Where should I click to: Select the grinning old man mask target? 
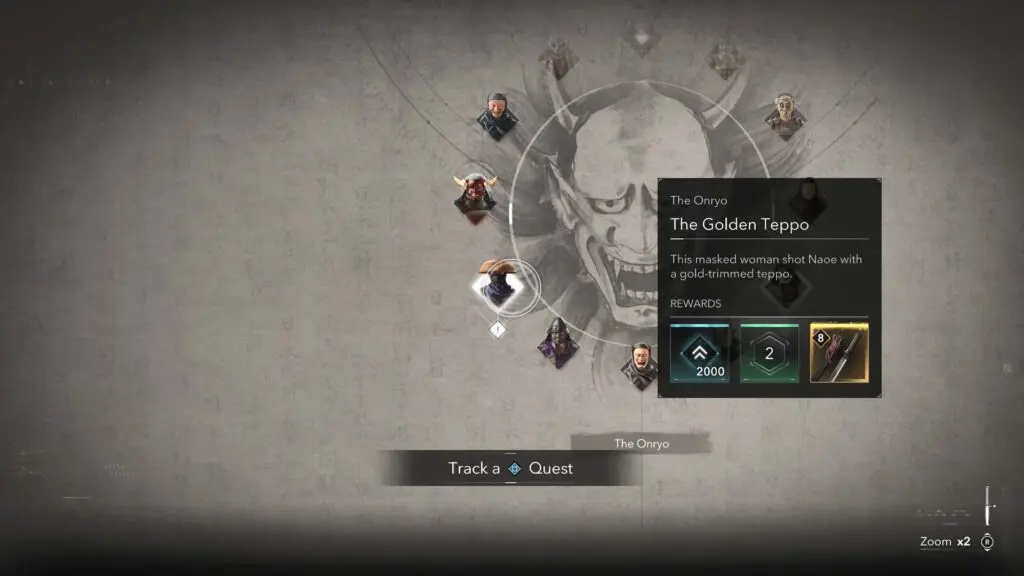[x=497, y=115]
